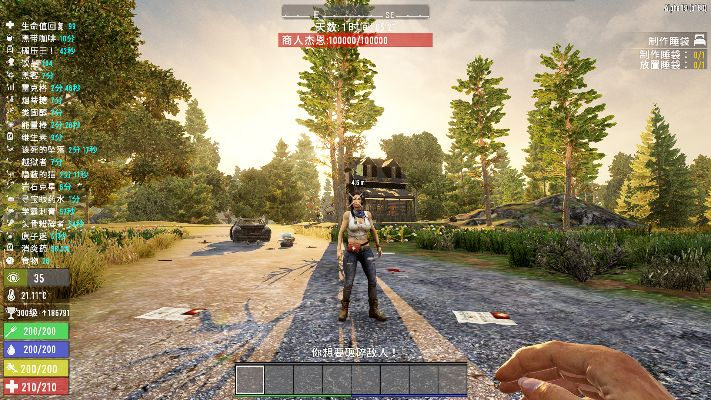
Task: Click the compass bar heading strip
Action: 355,11
